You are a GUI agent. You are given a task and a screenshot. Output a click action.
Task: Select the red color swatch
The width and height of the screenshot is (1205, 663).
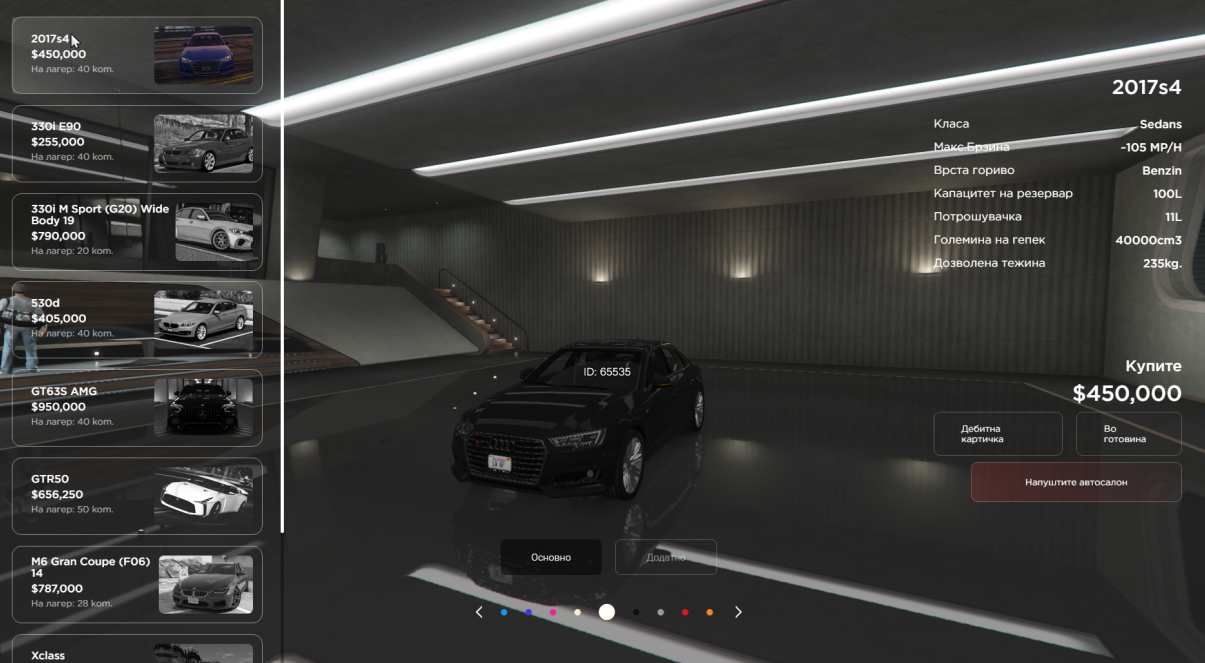(685, 612)
